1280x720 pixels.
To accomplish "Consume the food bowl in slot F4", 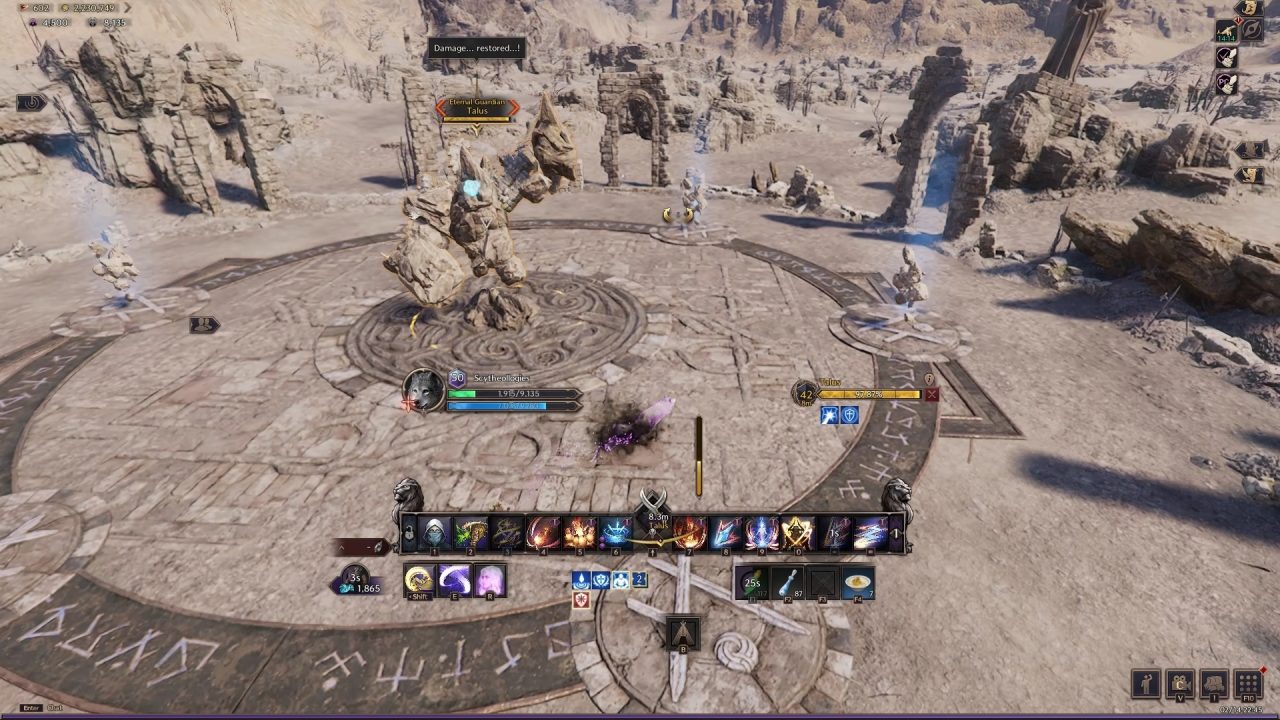I will 857,582.
